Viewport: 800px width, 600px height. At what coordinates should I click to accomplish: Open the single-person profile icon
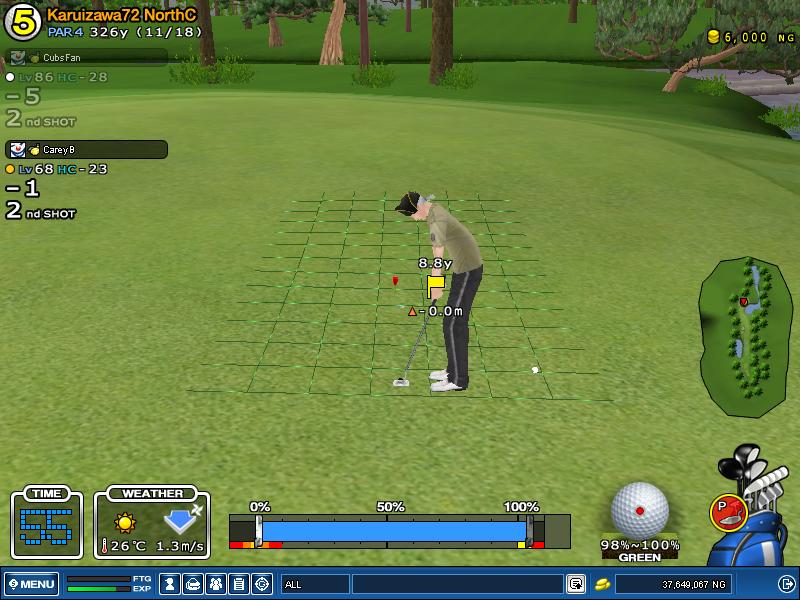[170, 583]
